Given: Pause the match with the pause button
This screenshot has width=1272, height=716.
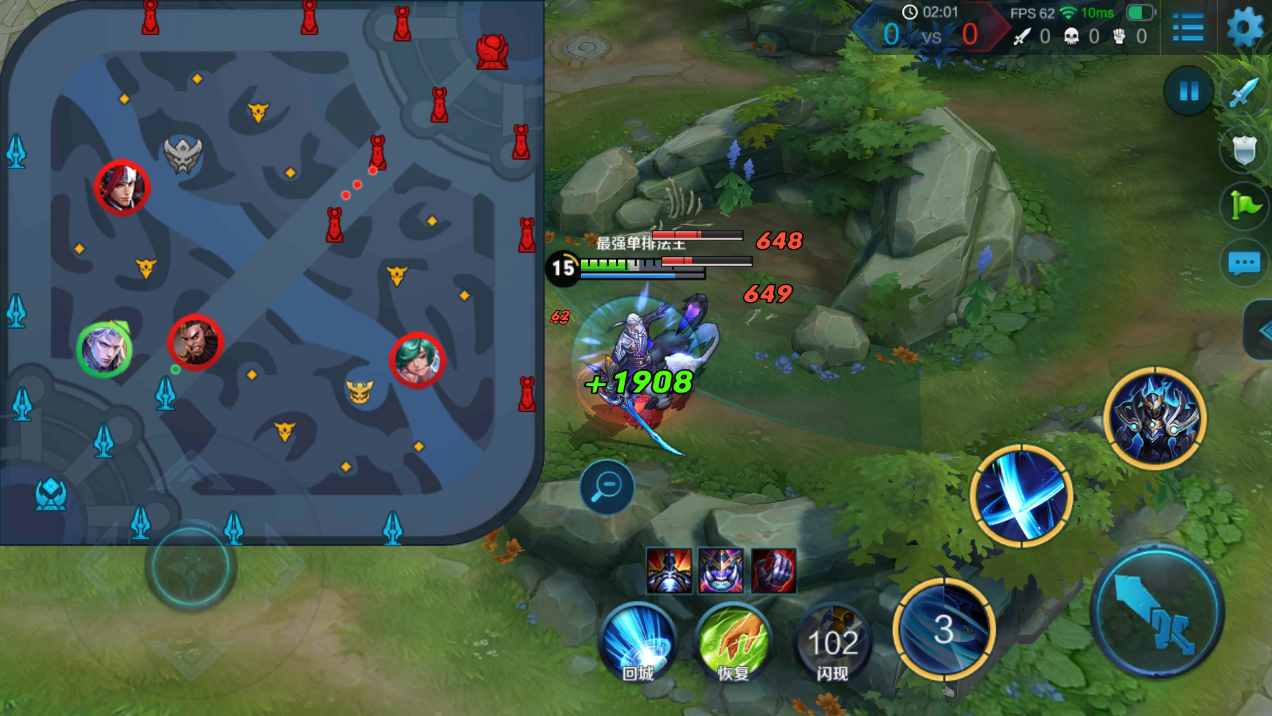Looking at the screenshot, I should tap(1188, 92).
